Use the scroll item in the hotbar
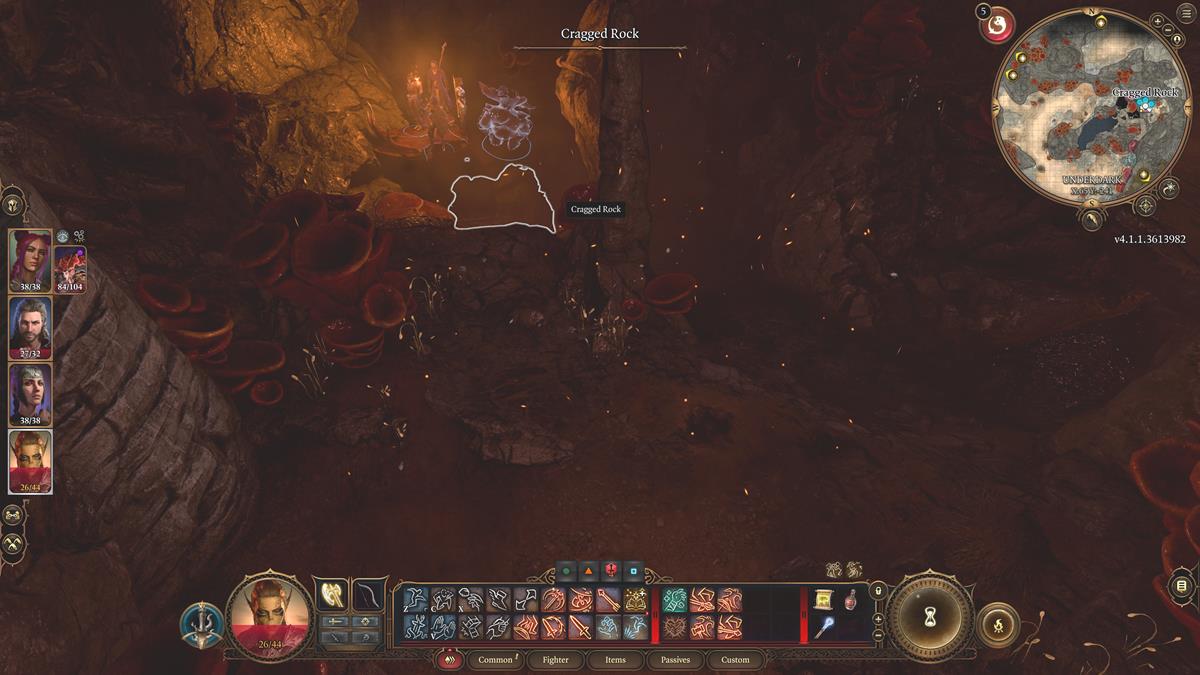 (823, 599)
